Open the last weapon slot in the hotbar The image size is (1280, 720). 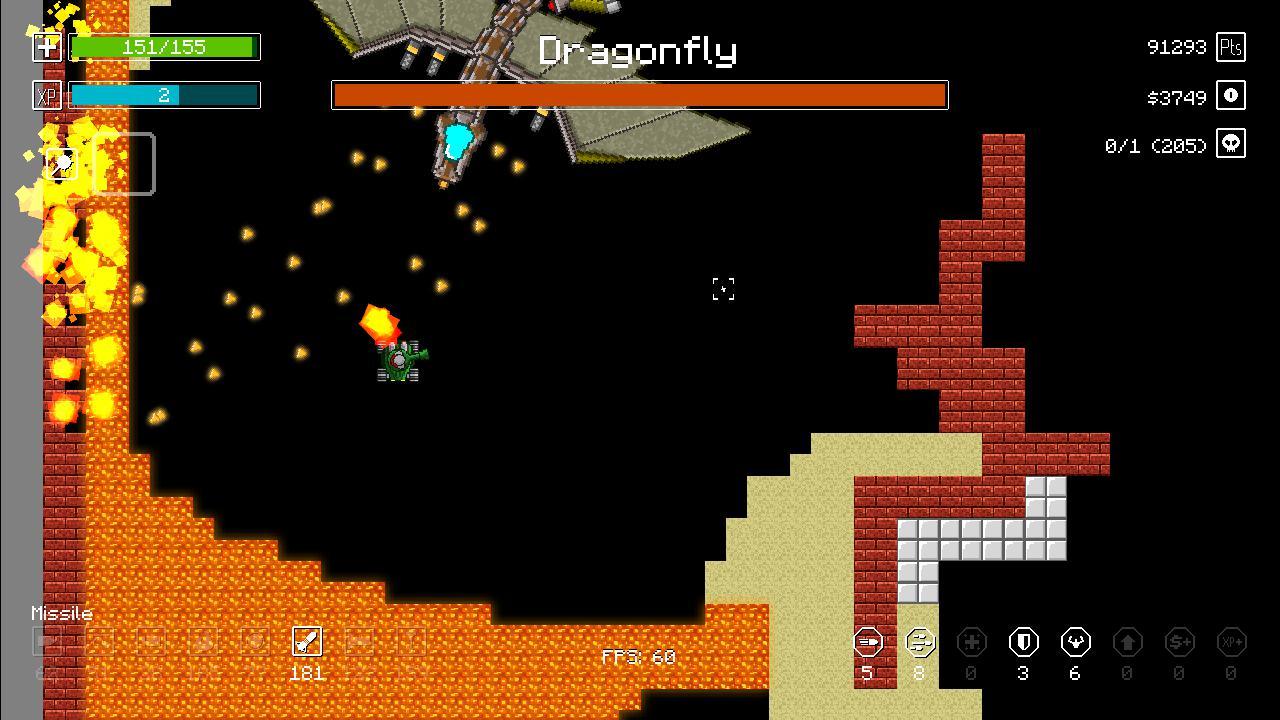pos(411,641)
